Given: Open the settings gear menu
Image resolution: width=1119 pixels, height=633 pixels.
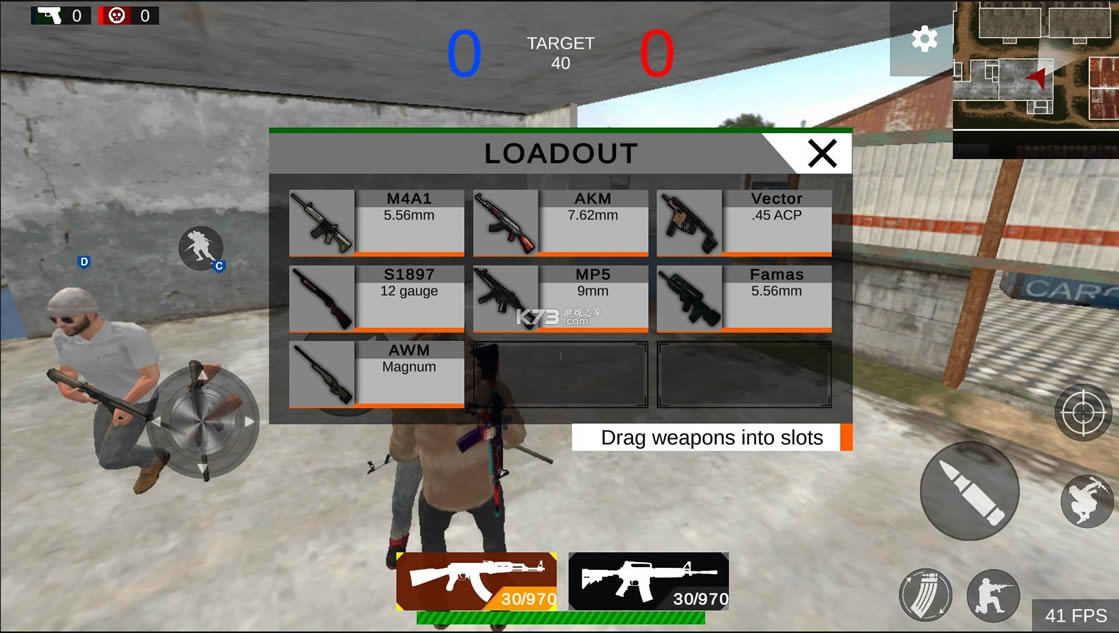Looking at the screenshot, I should point(924,40).
